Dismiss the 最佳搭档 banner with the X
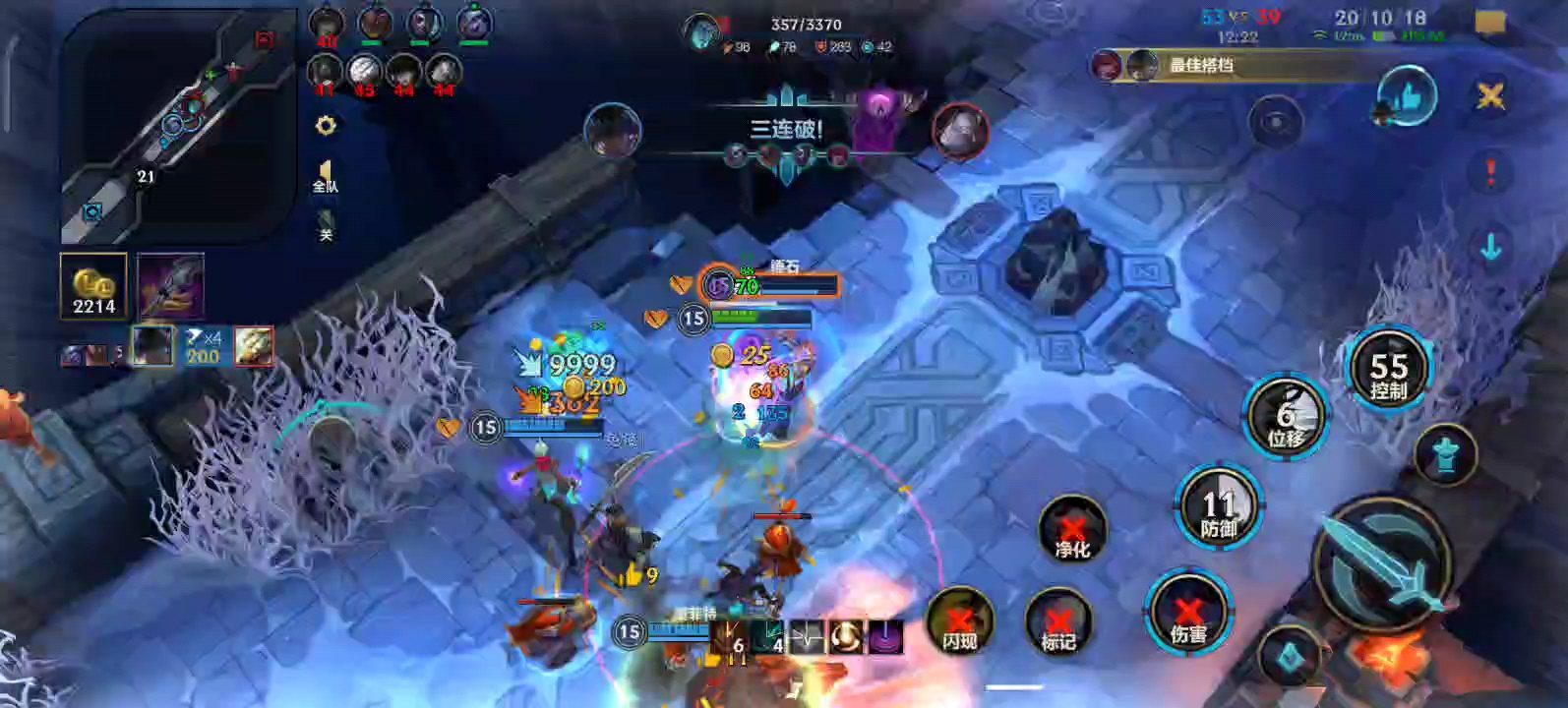 pos(1490,95)
